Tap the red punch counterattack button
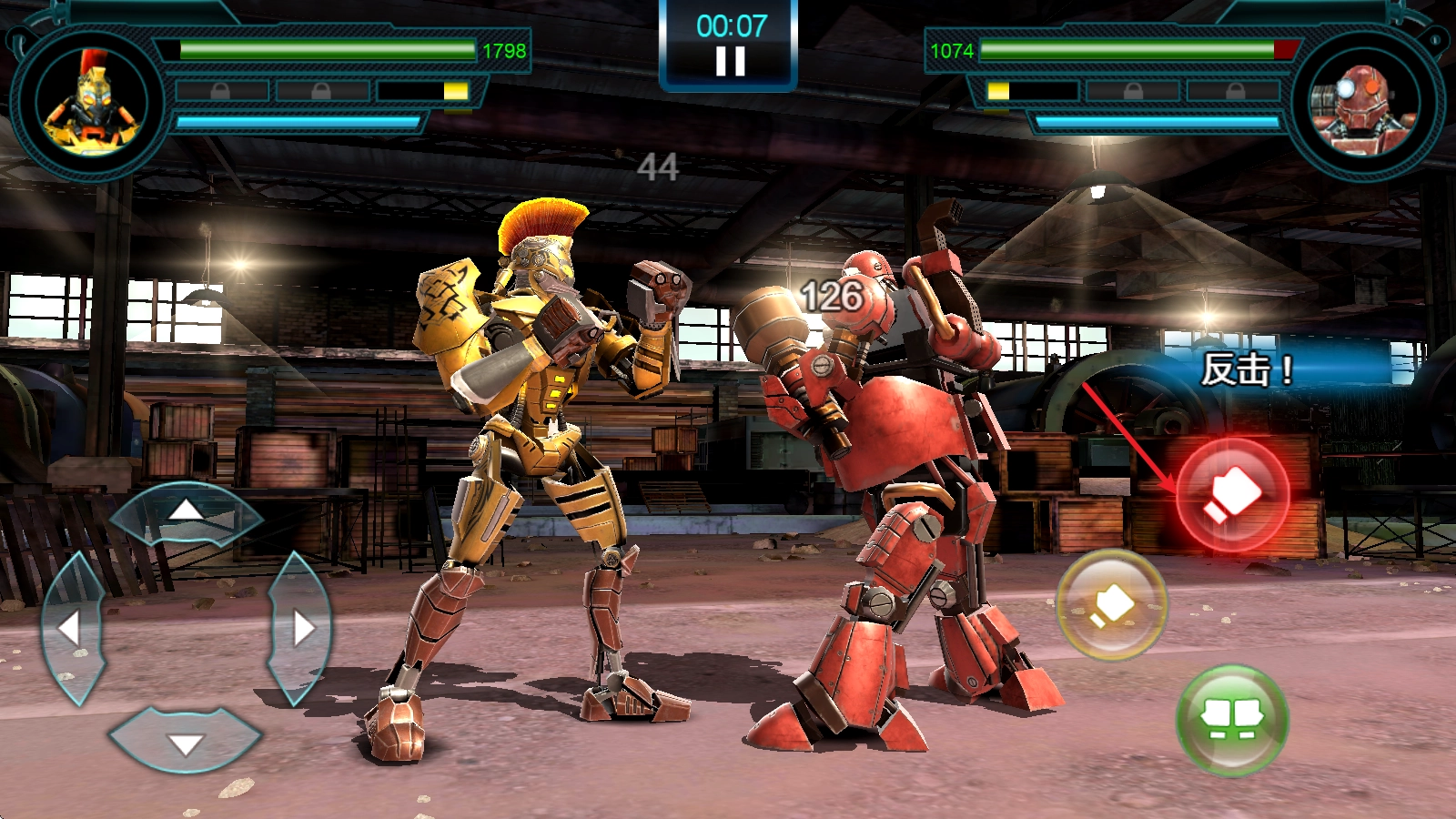The image size is (1456, 819). coord(1232,495)
